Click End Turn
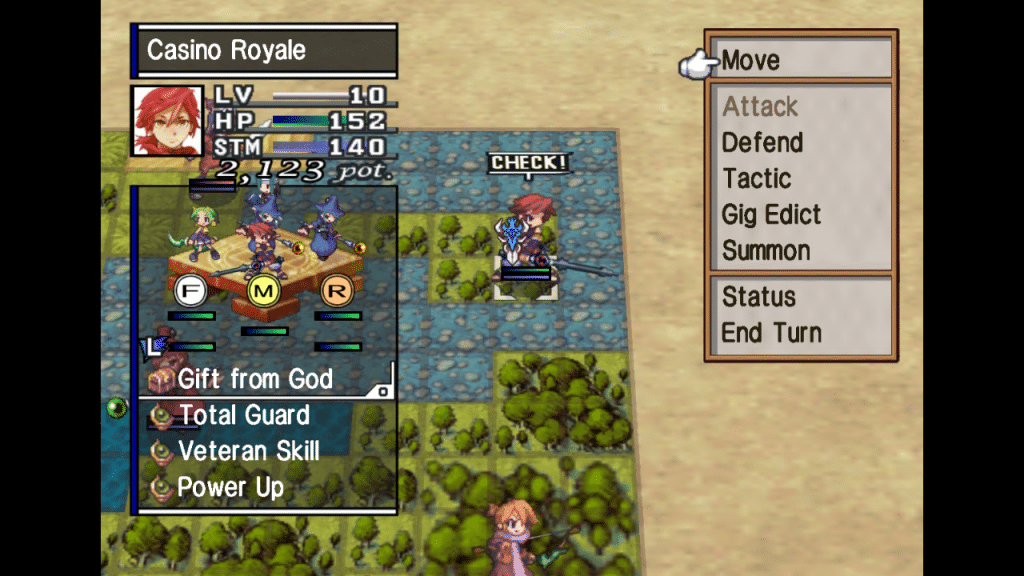Screen dimensions: 1024x576 (771, 333)
